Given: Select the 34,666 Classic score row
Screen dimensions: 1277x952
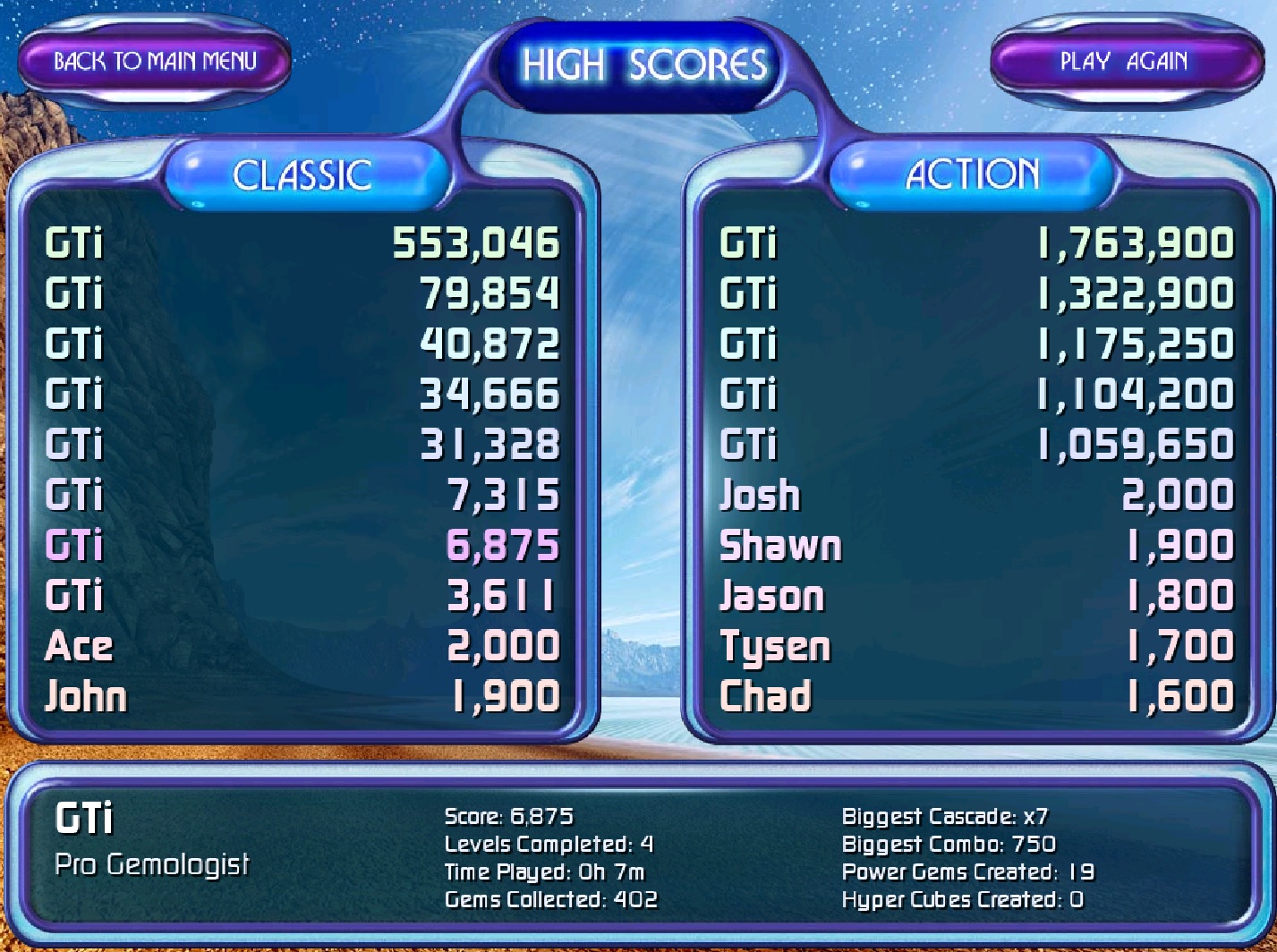Looking at the screenshot, I should 302,395.
